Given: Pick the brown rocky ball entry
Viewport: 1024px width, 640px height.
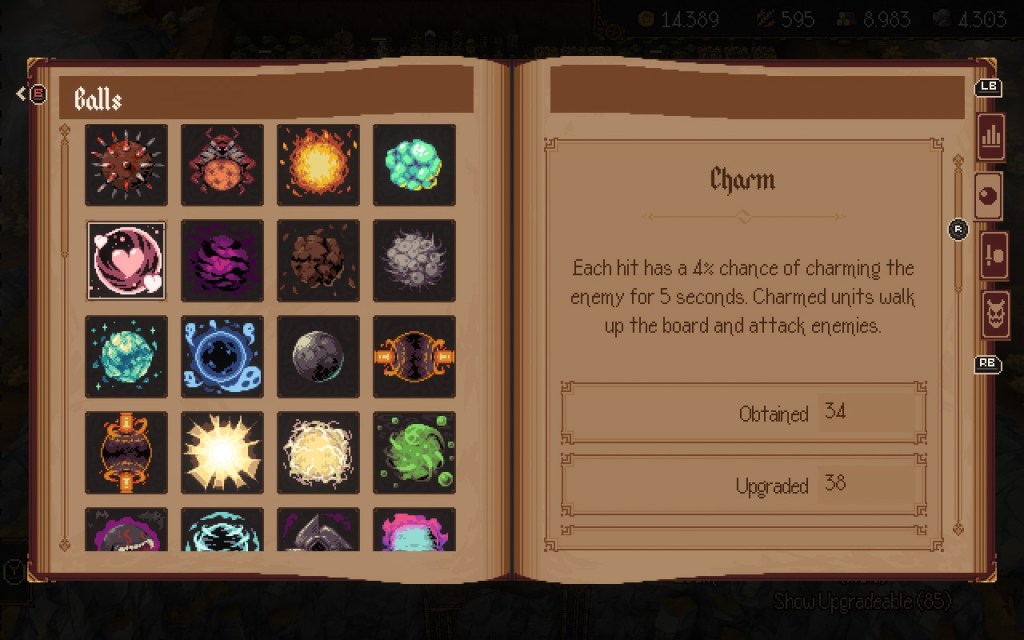Looking at the screenshot, I should pyautogui.click(x=318, y=261).
